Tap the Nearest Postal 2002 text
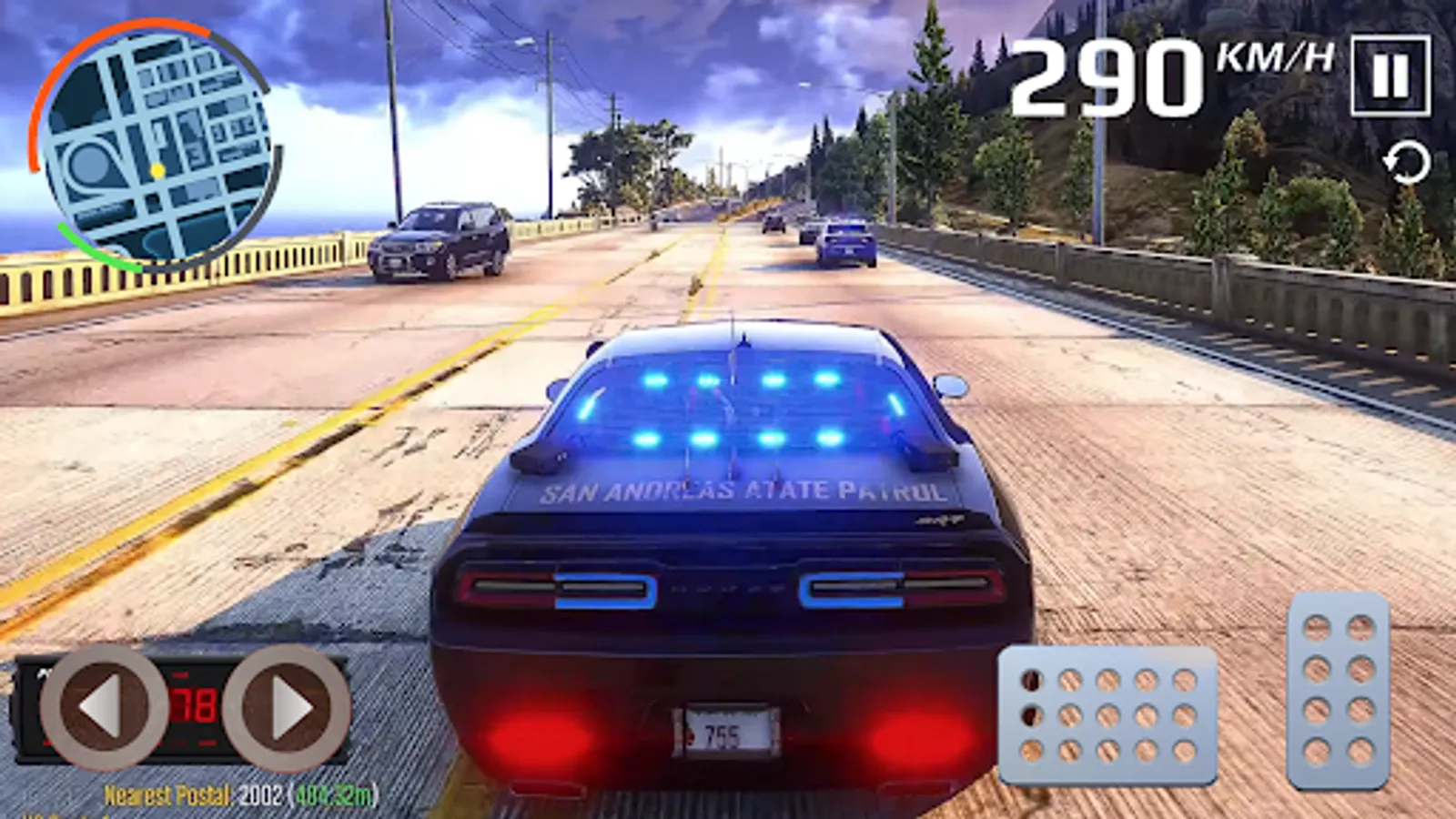The width and height of the screenshot is (1456, 819). click(191, 793)
